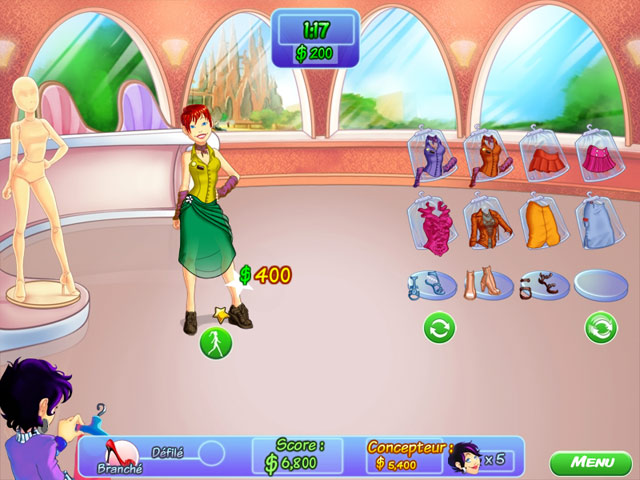Choose the orange leather jacket

click(x=488, y=220)
